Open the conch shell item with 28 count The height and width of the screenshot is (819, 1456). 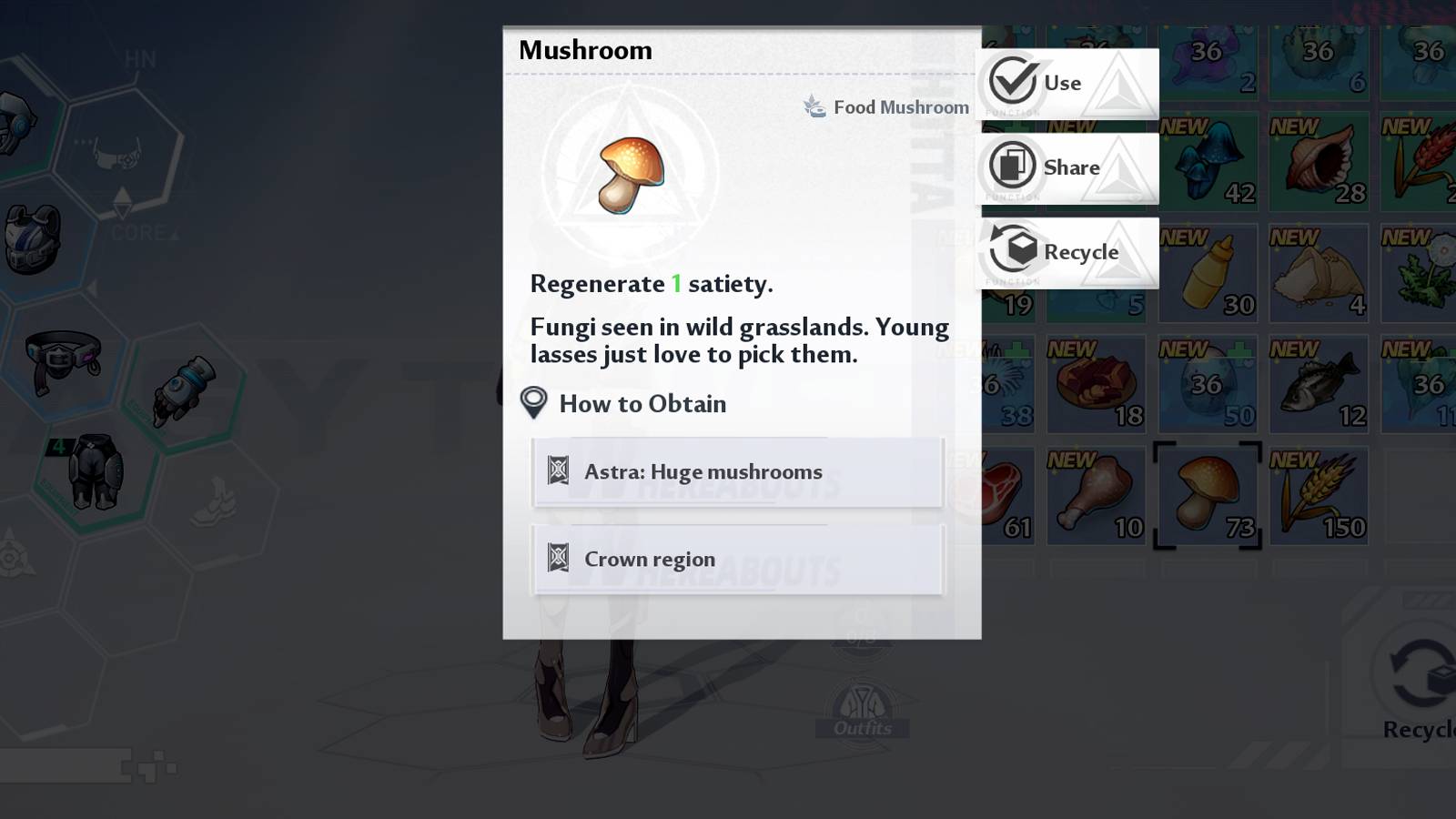[1316, 164]
